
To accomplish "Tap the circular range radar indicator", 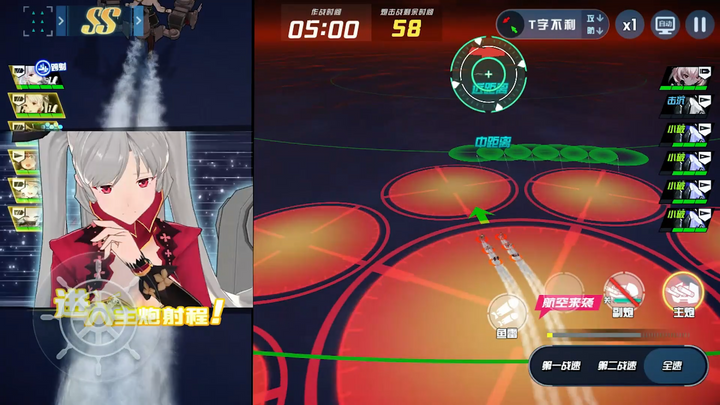I will pyautogui.click(x=487, y=74).
